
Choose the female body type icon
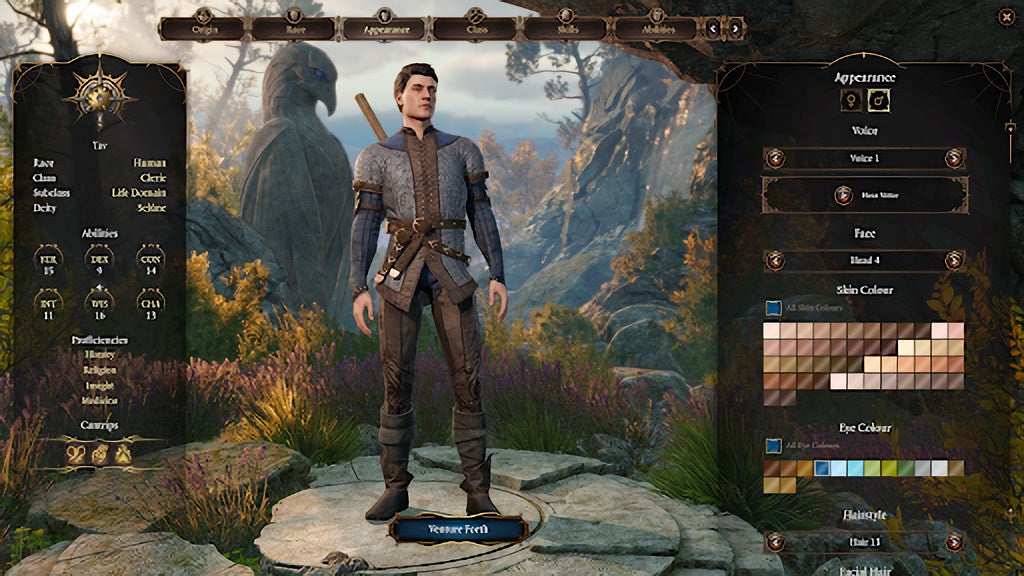(851, 100)
